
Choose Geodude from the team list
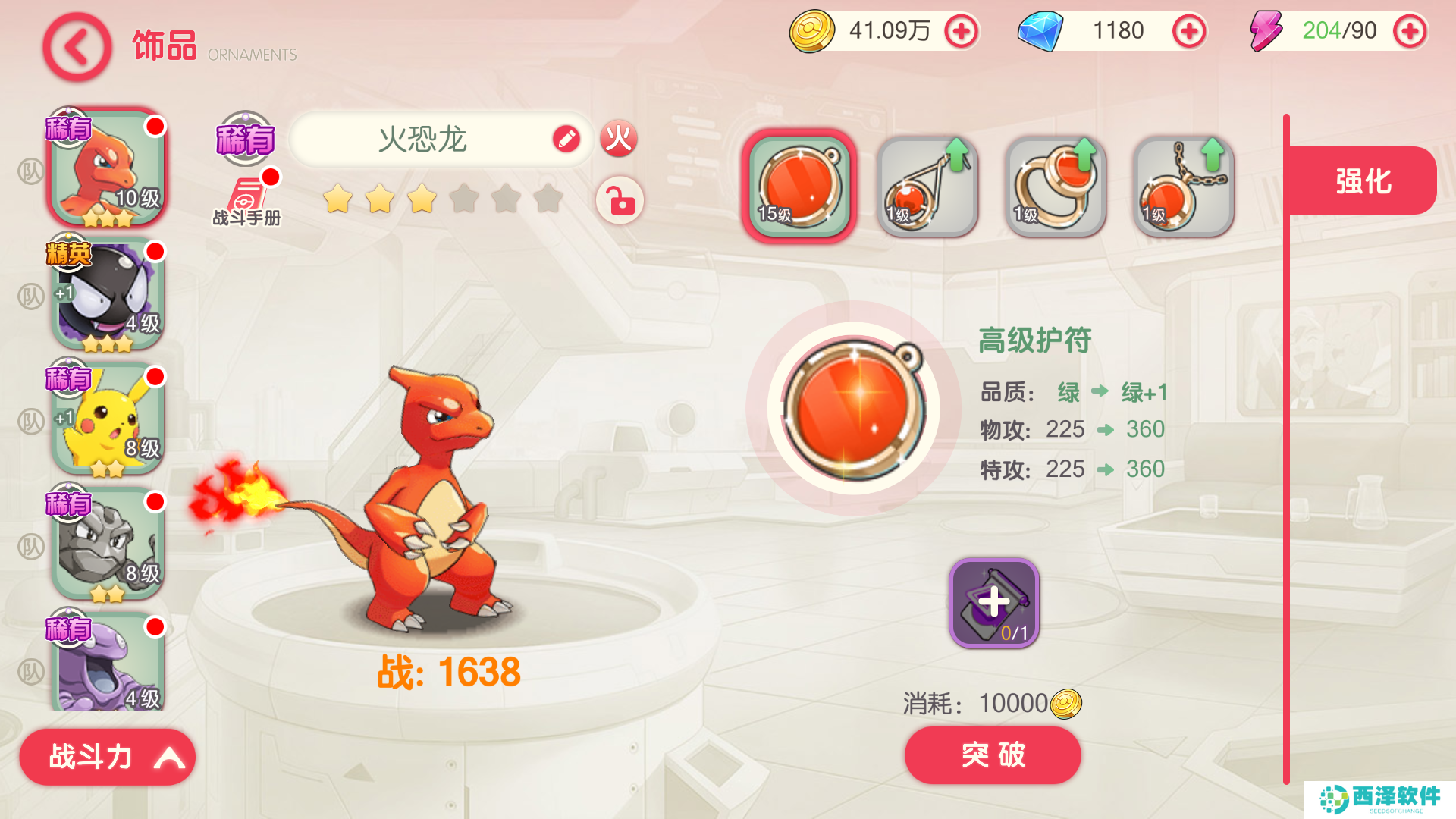108,544
